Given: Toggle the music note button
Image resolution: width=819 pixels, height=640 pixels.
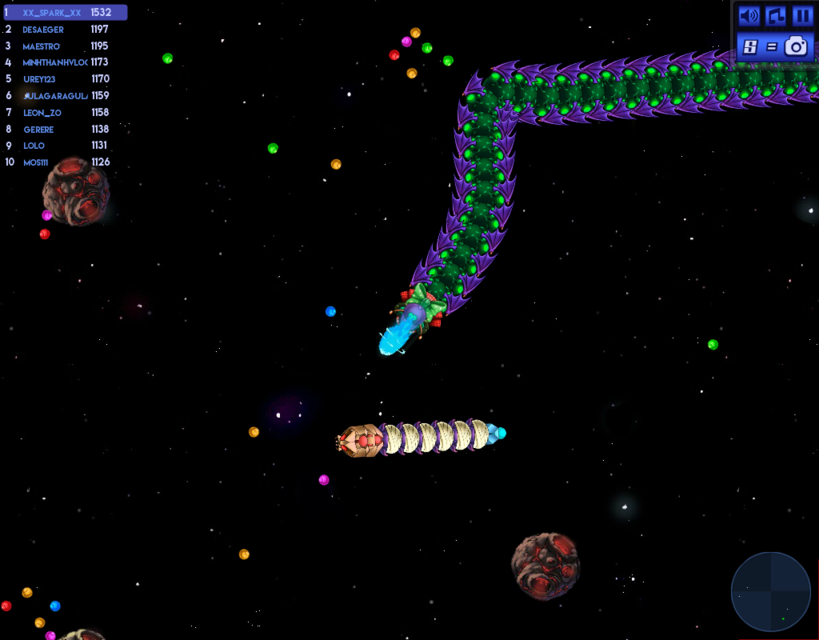Looking at the screenshot, I should 776,16.
